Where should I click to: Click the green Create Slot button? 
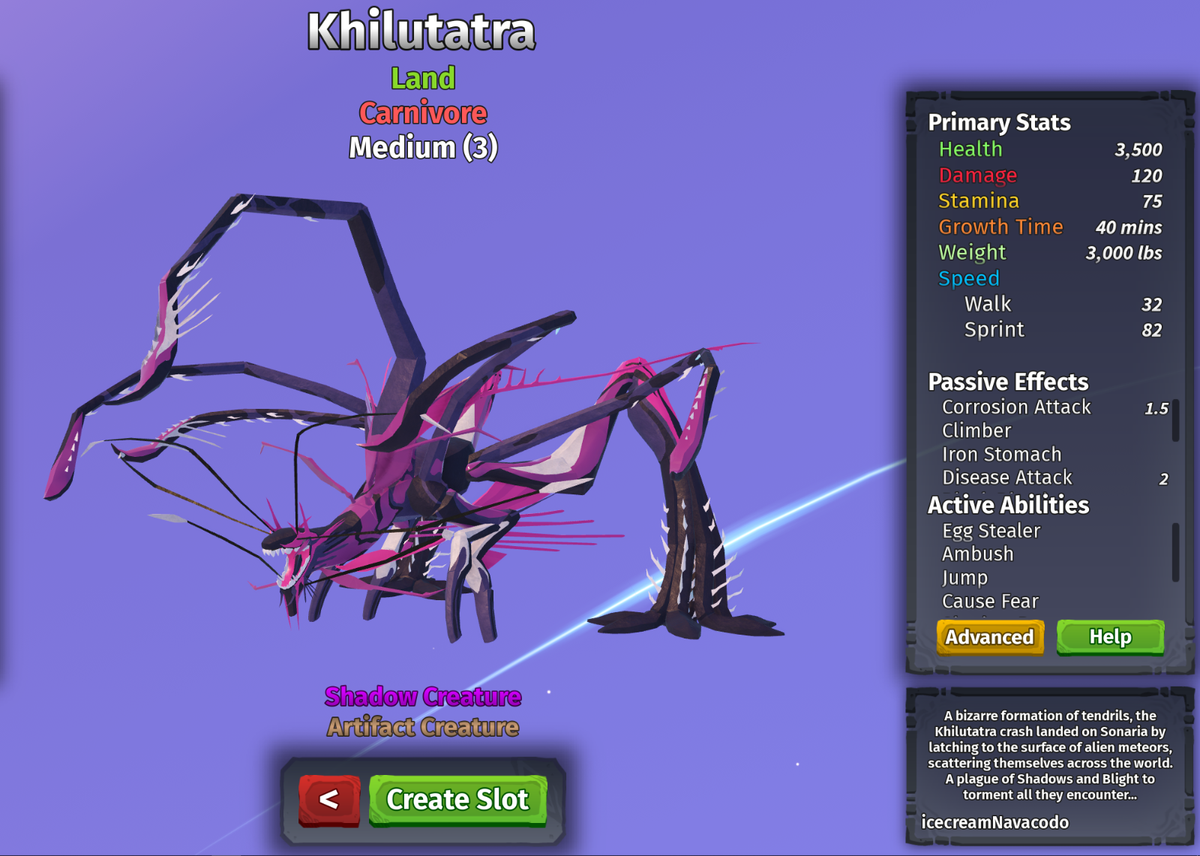coord(457,800)
